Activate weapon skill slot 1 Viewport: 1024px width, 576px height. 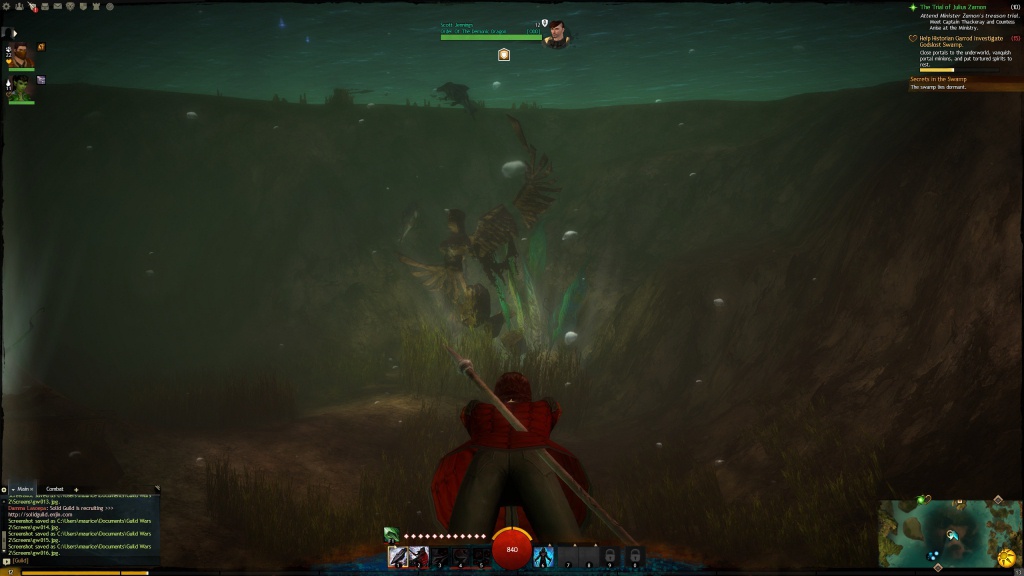pos(397,556)
